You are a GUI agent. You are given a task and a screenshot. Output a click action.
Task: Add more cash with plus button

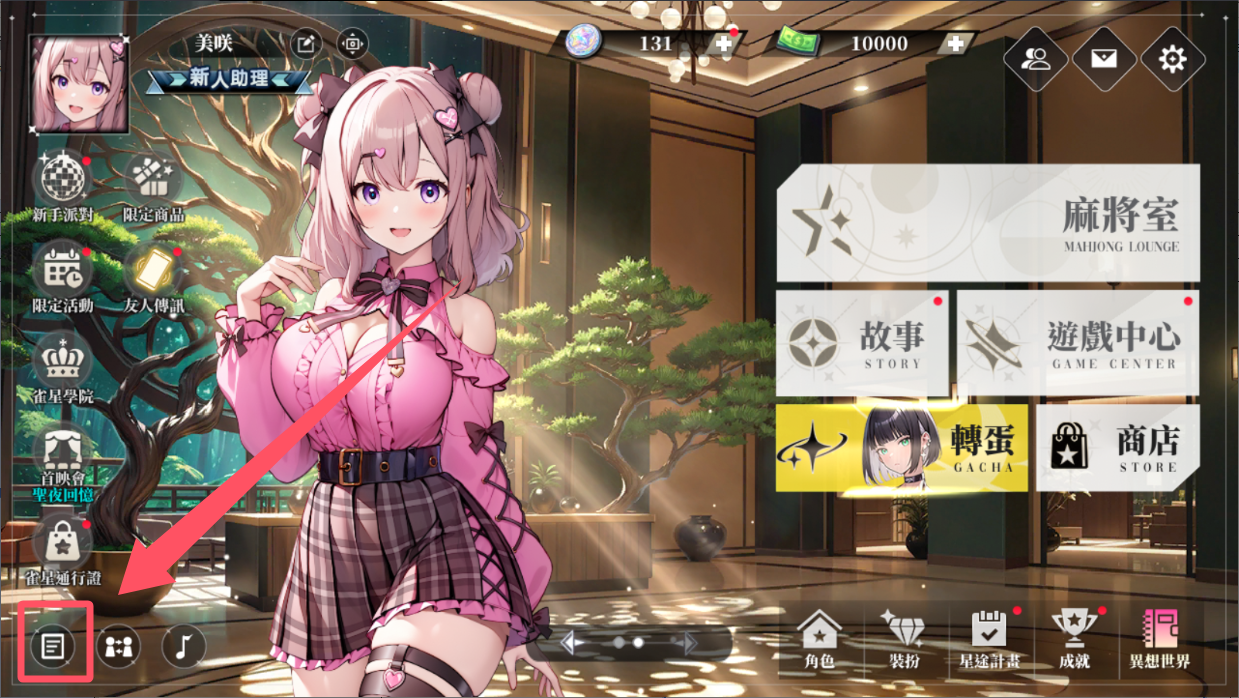tap(955, 43)
